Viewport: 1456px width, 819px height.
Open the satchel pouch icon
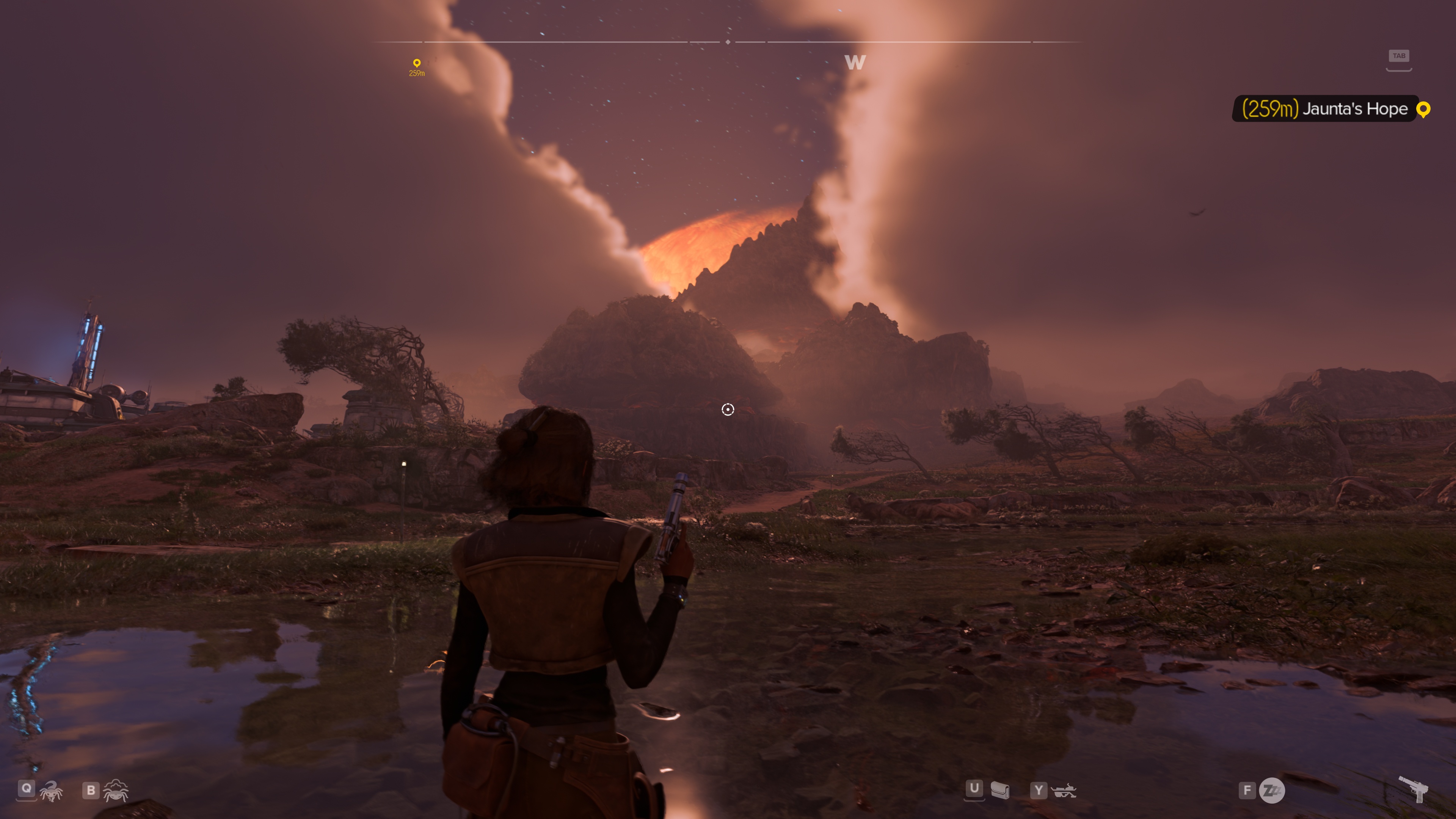[999, 790]
